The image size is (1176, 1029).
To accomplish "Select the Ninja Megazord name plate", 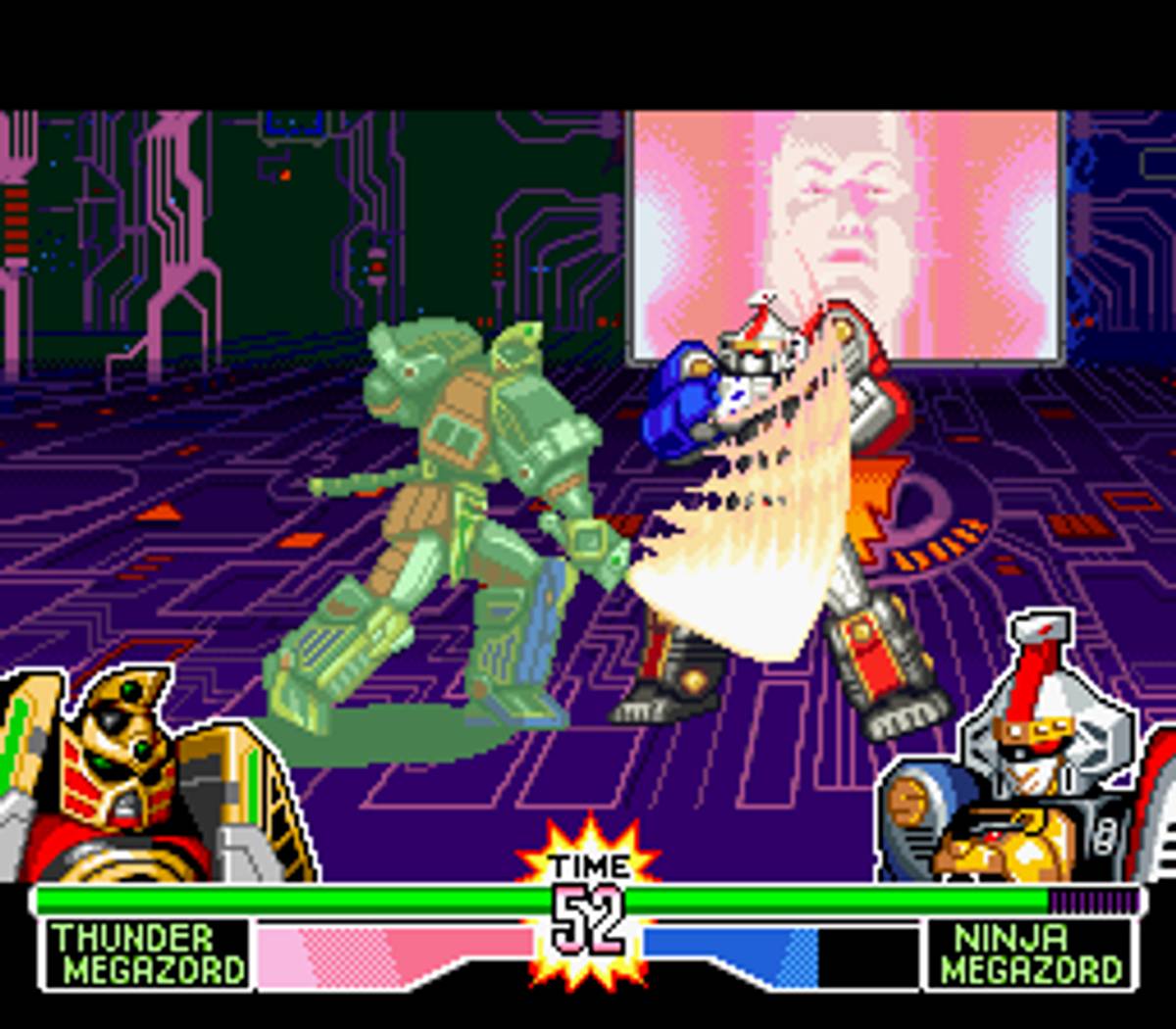I will [1031, 954].
